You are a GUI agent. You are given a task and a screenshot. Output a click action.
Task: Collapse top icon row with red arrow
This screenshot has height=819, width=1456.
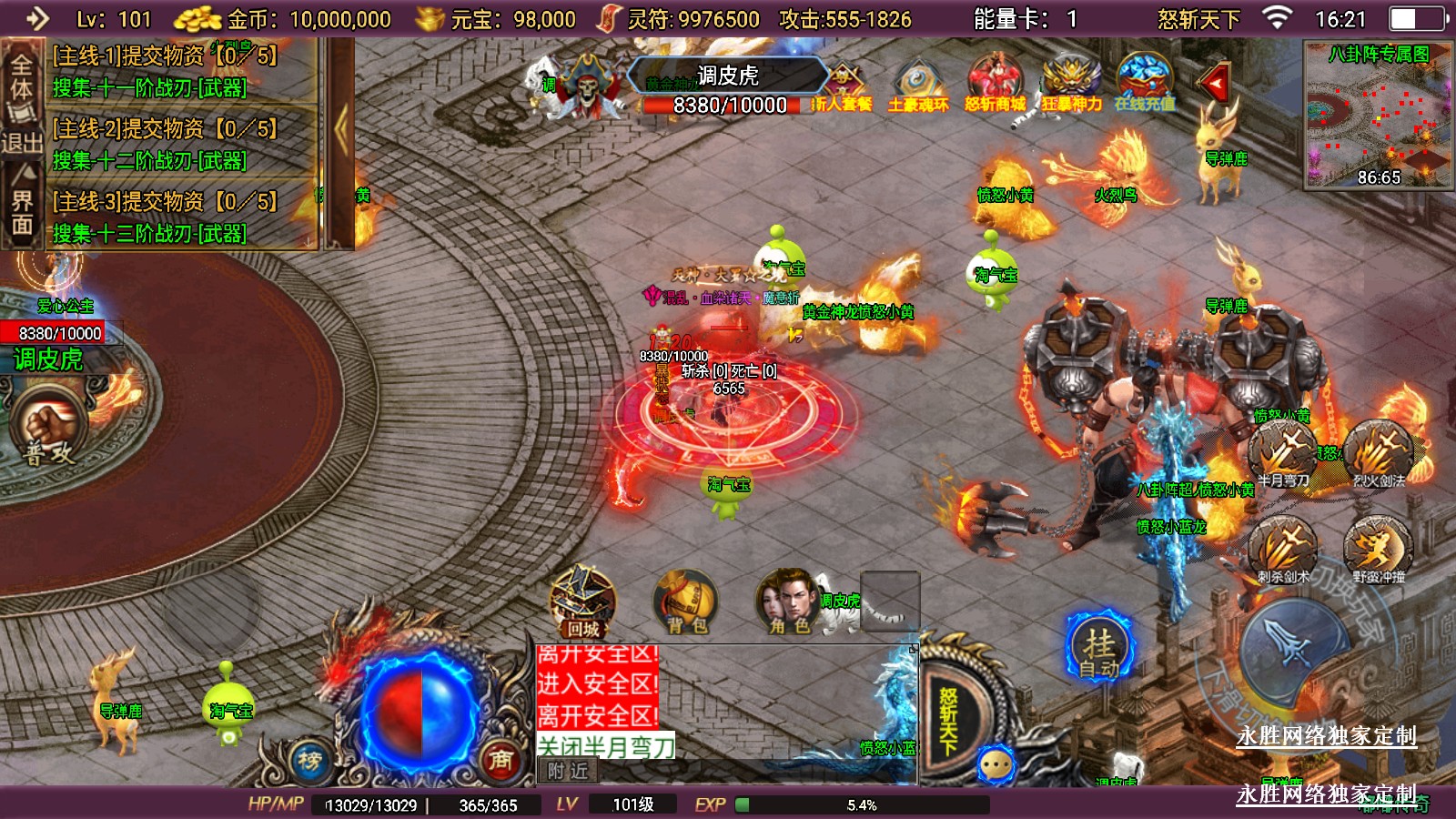pos(1215,84)
